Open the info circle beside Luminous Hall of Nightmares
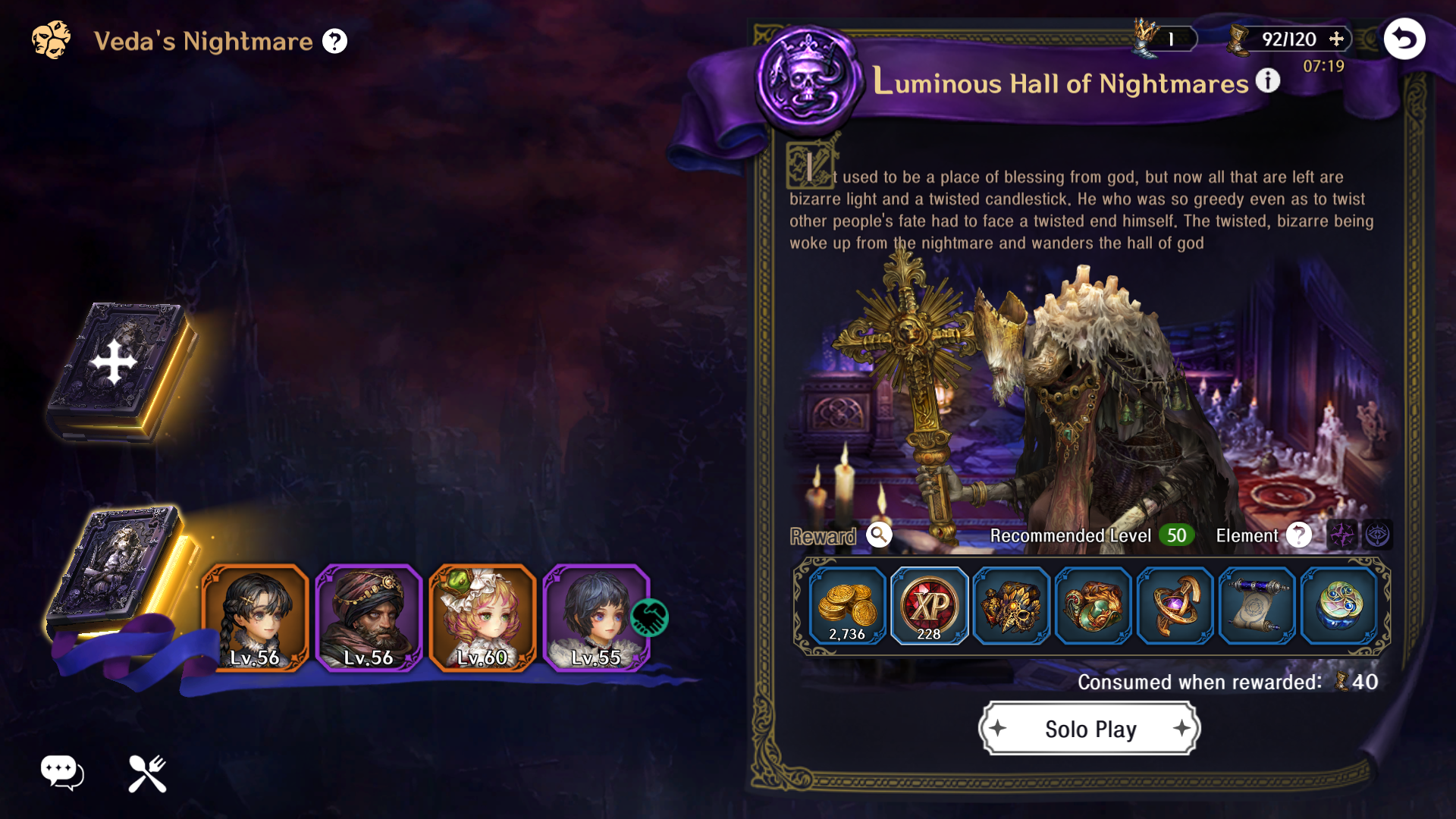Screen dimensions: 1456x819 coord(1267,80)
